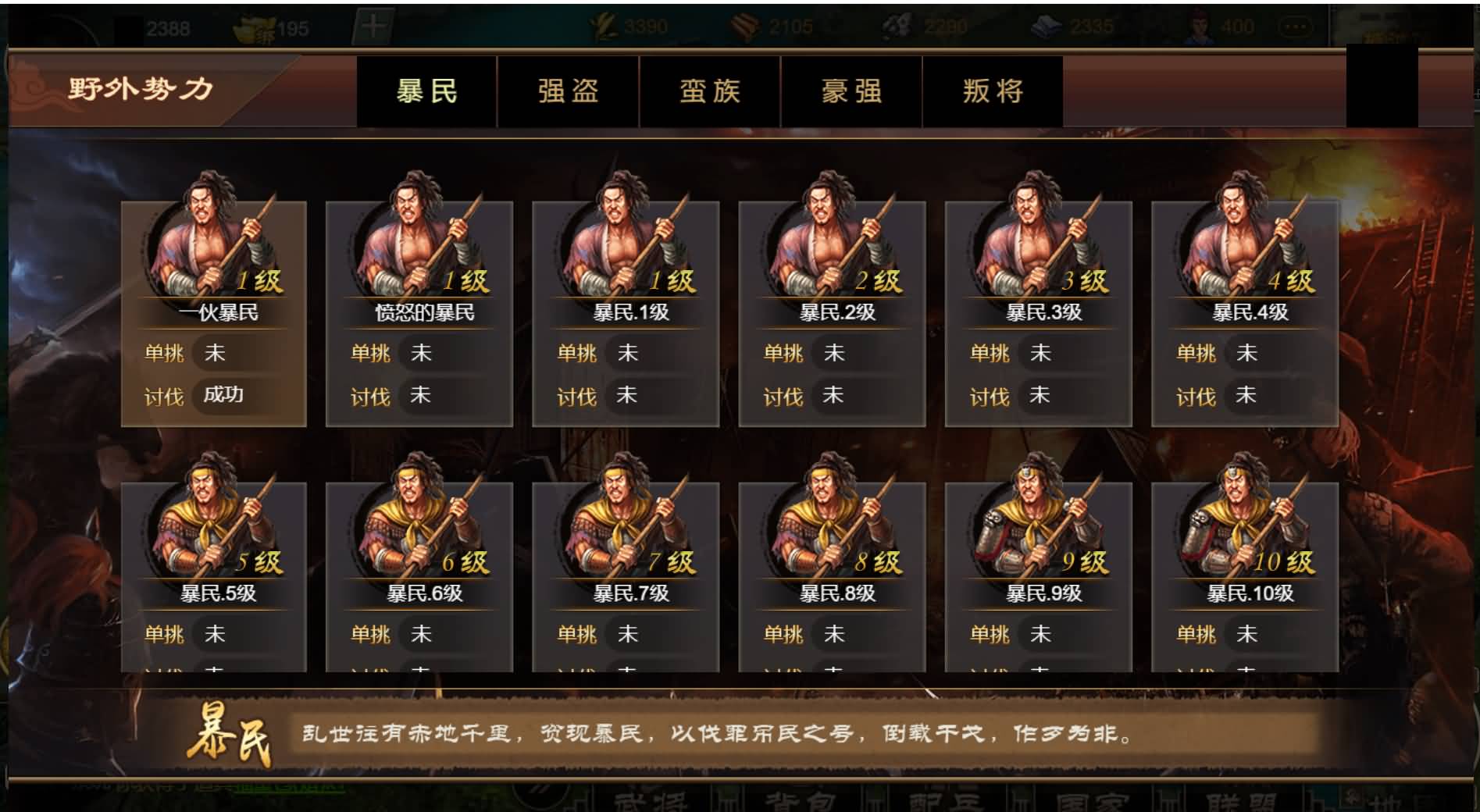Open the 强盗 tab

568,91
